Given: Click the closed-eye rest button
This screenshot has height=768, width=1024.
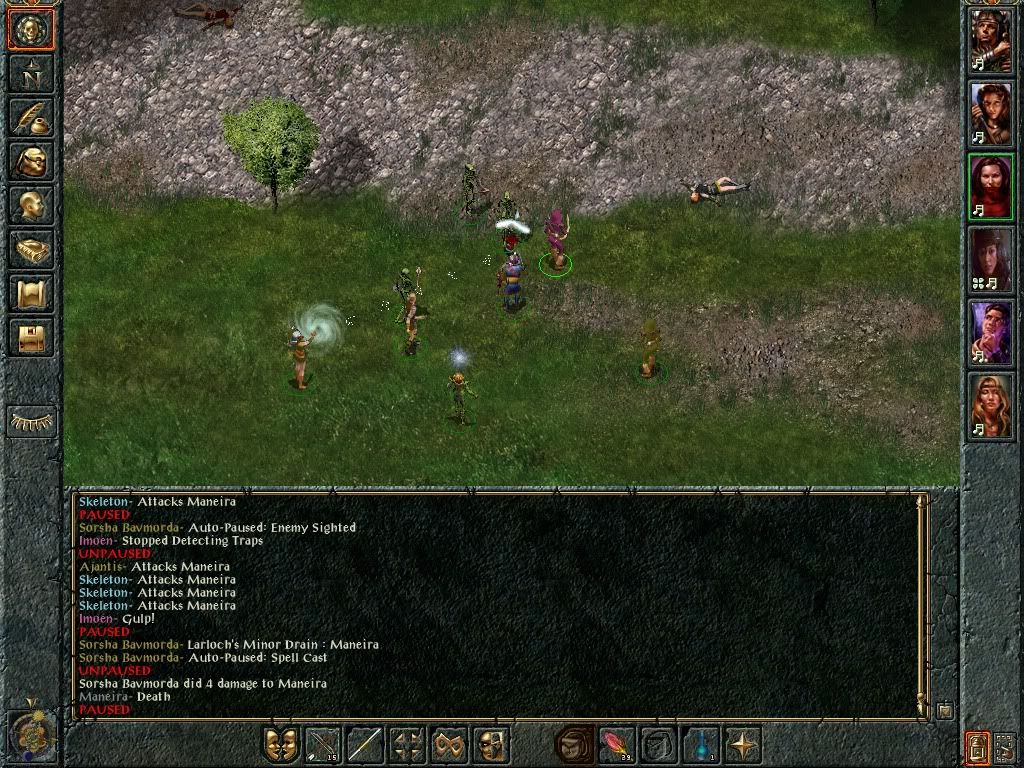Looking at the screenshot, I should pyautogui.click(x=31, y=422).
